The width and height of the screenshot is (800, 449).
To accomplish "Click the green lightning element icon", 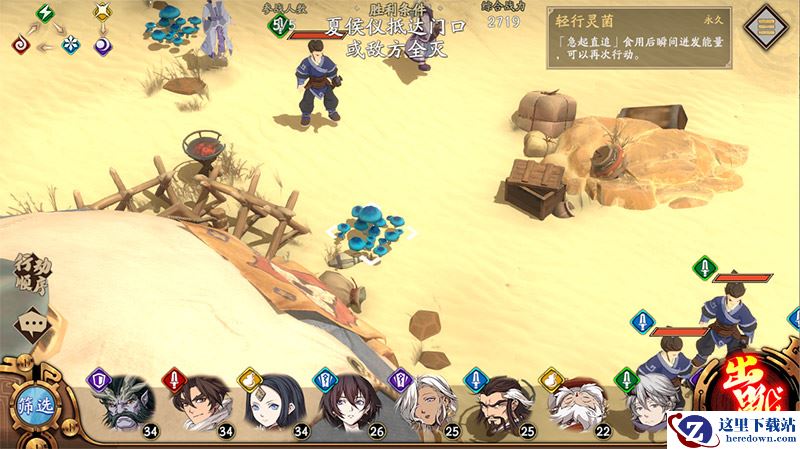I will pos(46,13).
